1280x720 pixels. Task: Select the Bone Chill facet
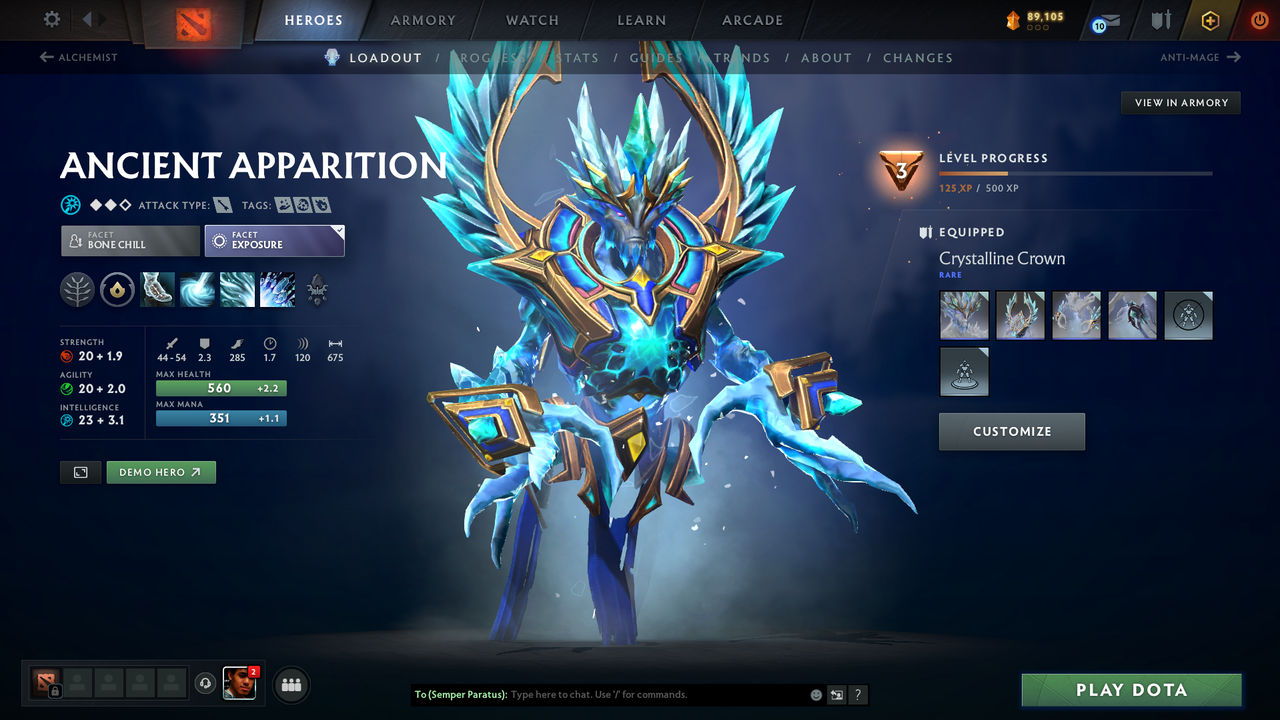click(129, 240)
